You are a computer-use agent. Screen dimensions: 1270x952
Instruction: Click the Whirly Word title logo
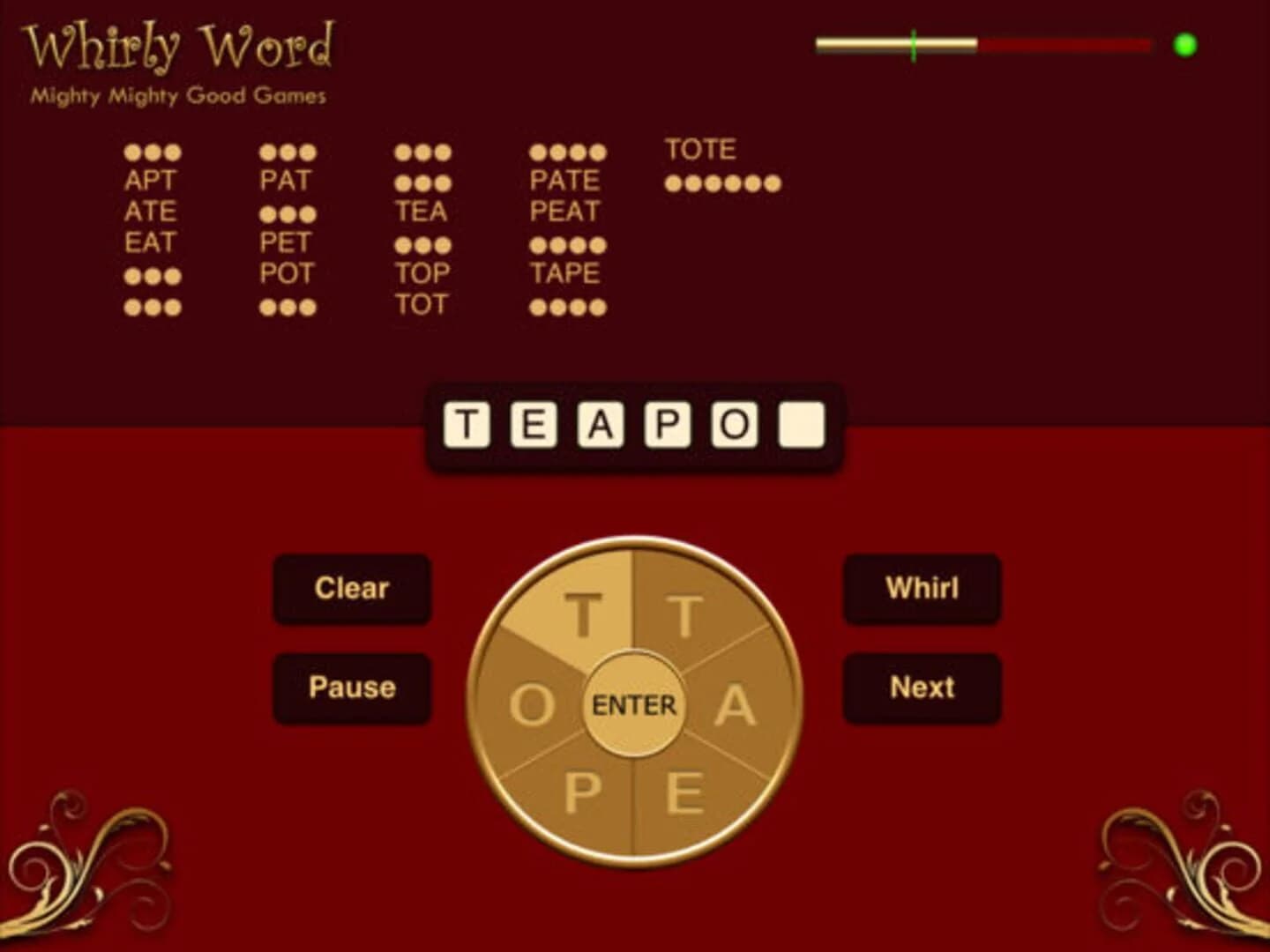click(181, 50)
